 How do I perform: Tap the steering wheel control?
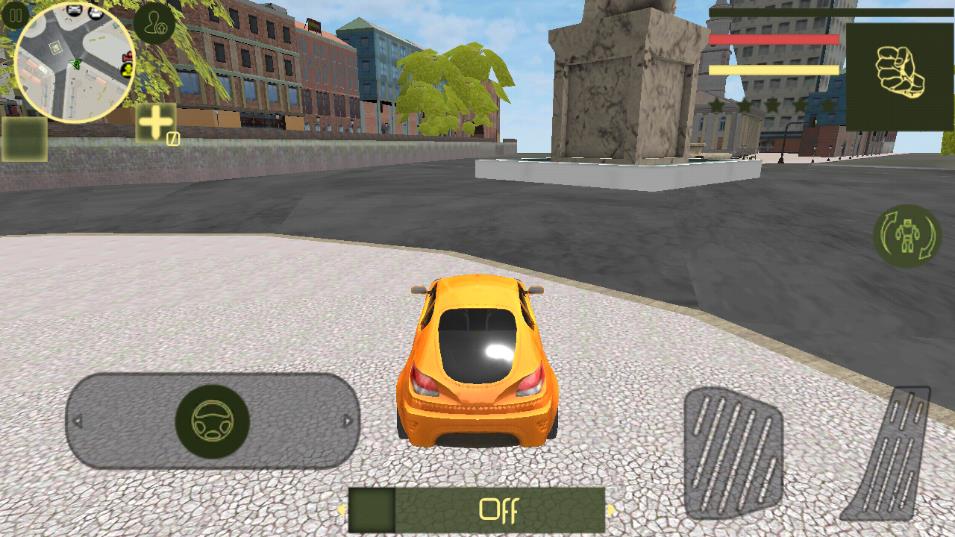[212, 421]
